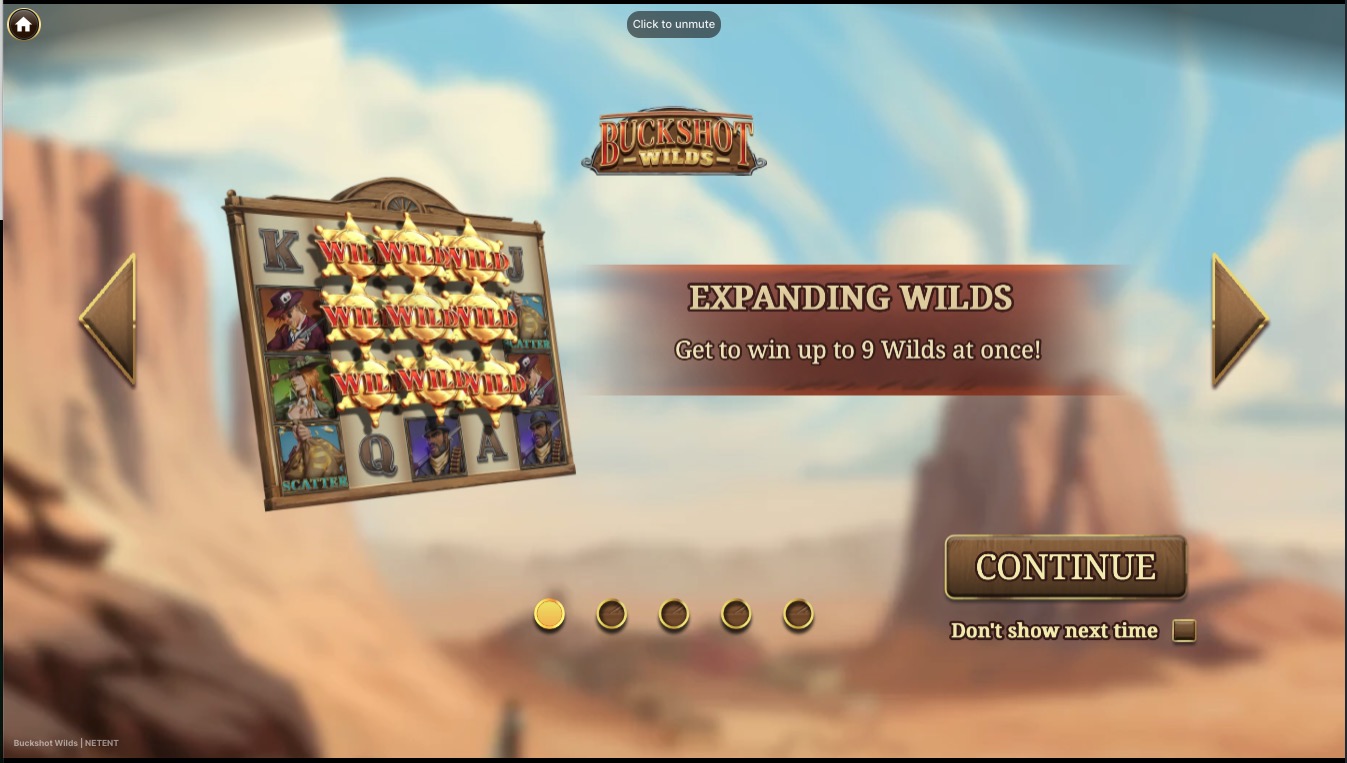Click the Expanding Wilds heading banner
The height and width of the screenshot is (763, 1347).
pyautogui.click(x=849, y=298)
